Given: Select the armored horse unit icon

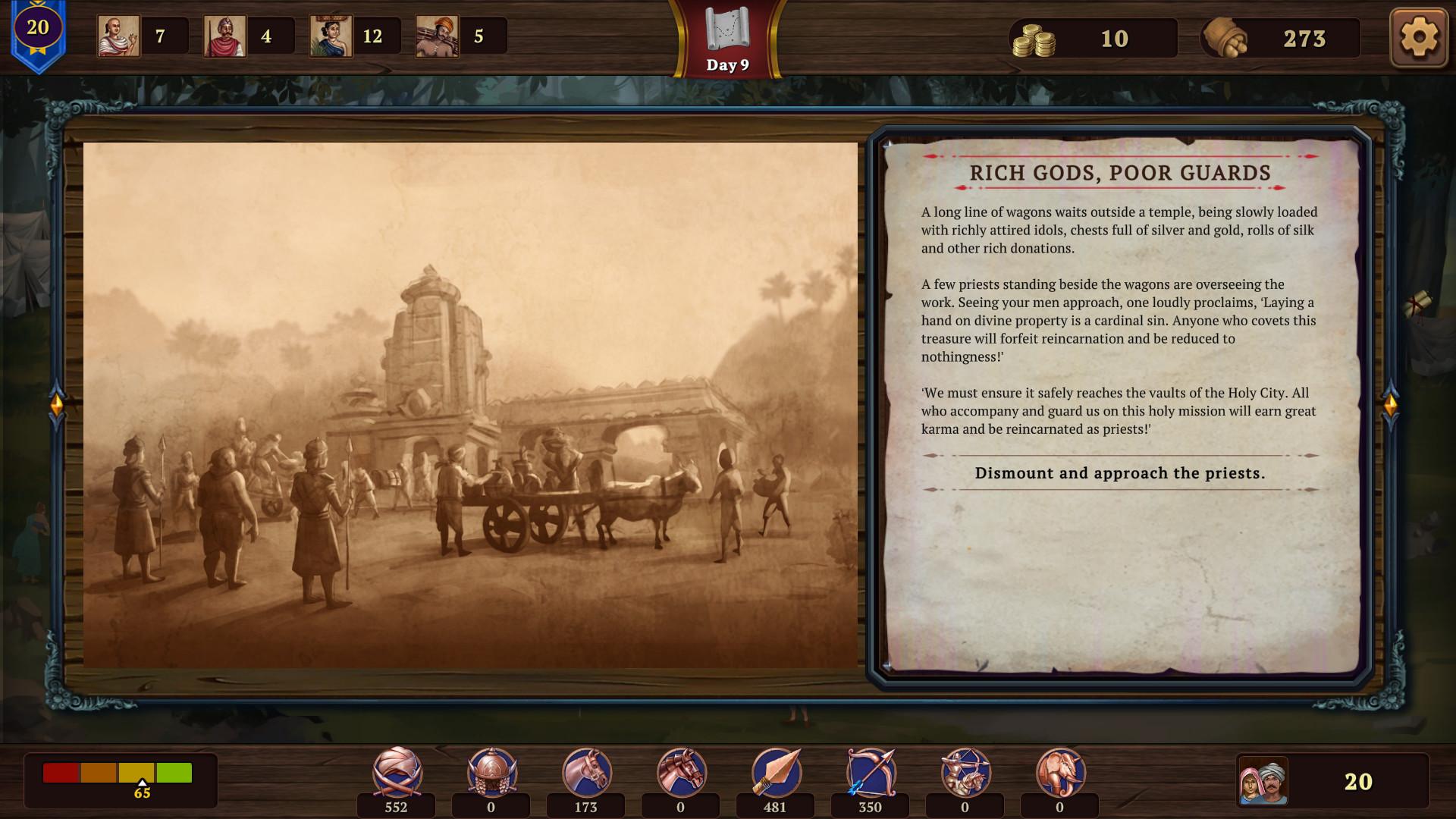Looking at the screenshot, I should [x=681, y=772].
